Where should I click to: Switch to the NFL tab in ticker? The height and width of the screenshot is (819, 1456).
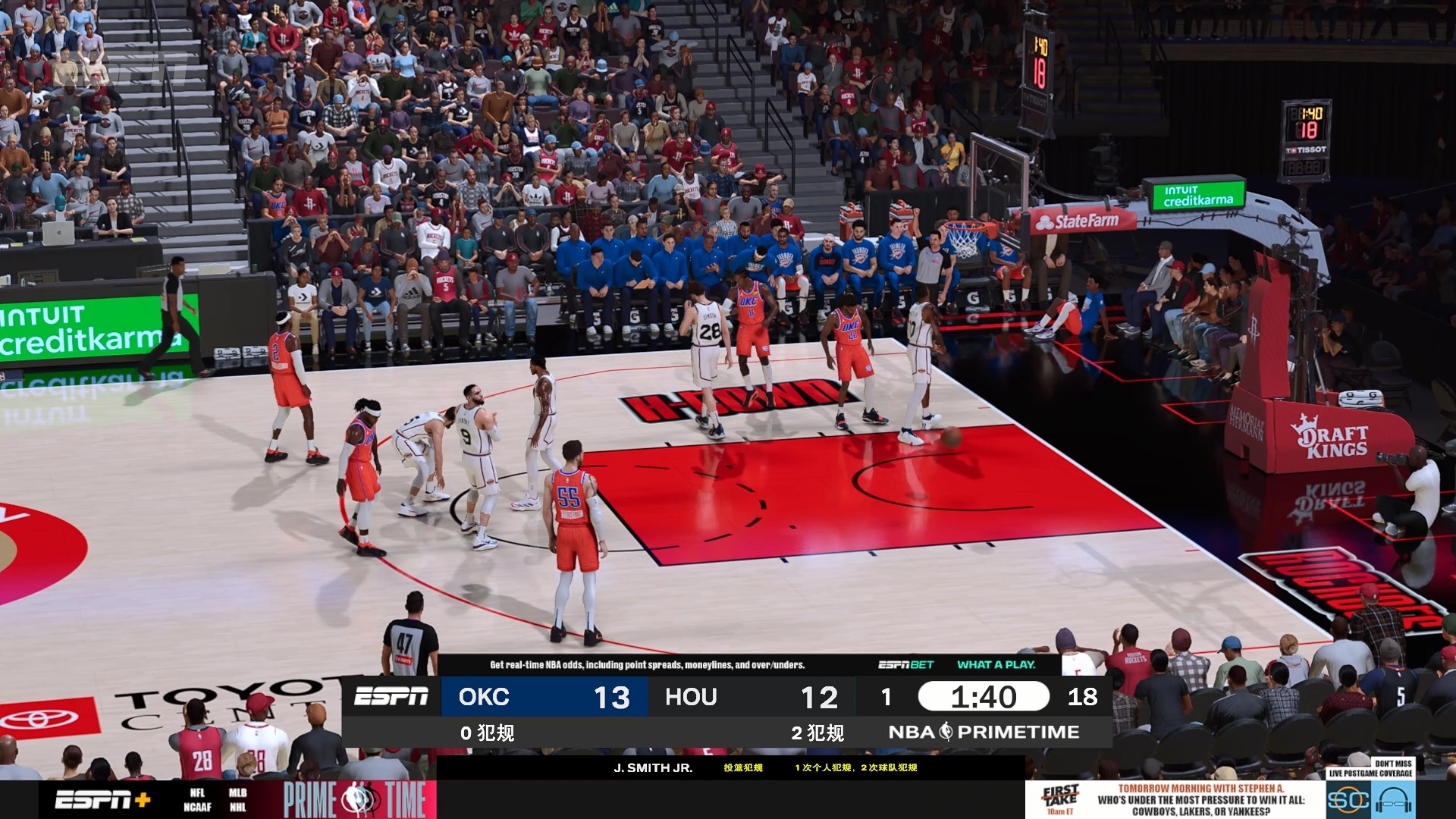[197, 791]
